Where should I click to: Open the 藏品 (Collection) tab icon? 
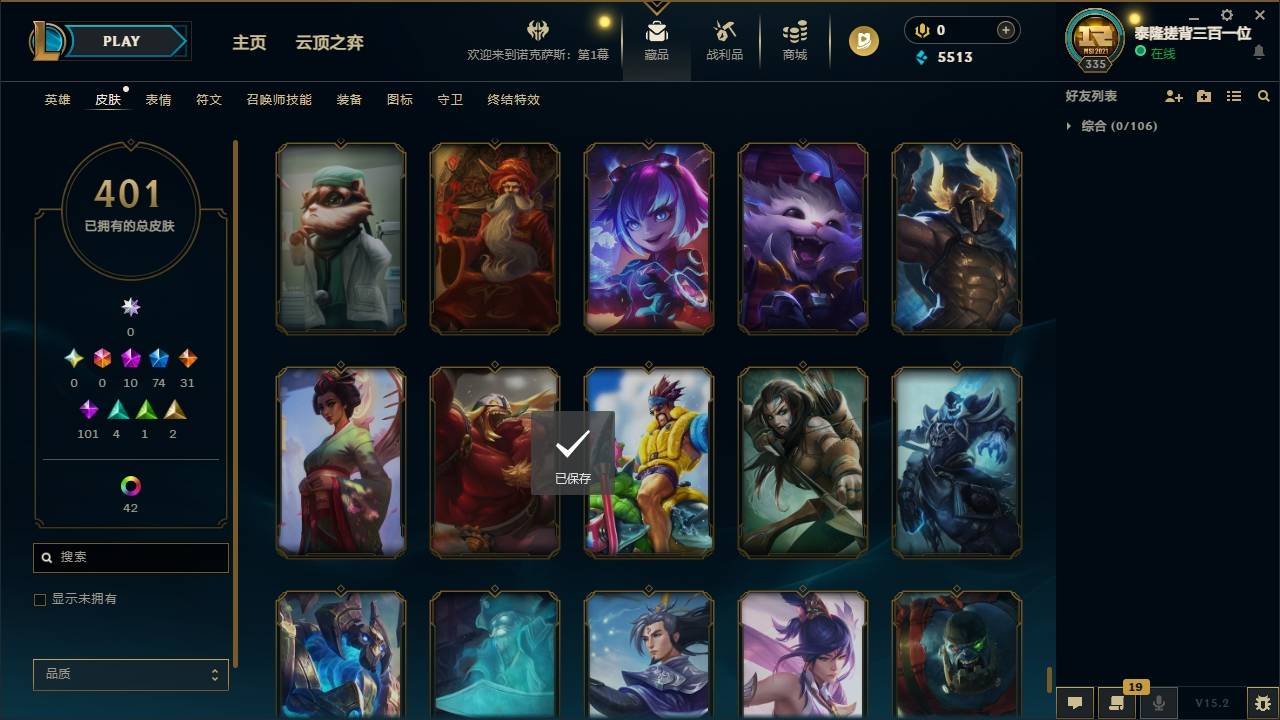(656, 32)
